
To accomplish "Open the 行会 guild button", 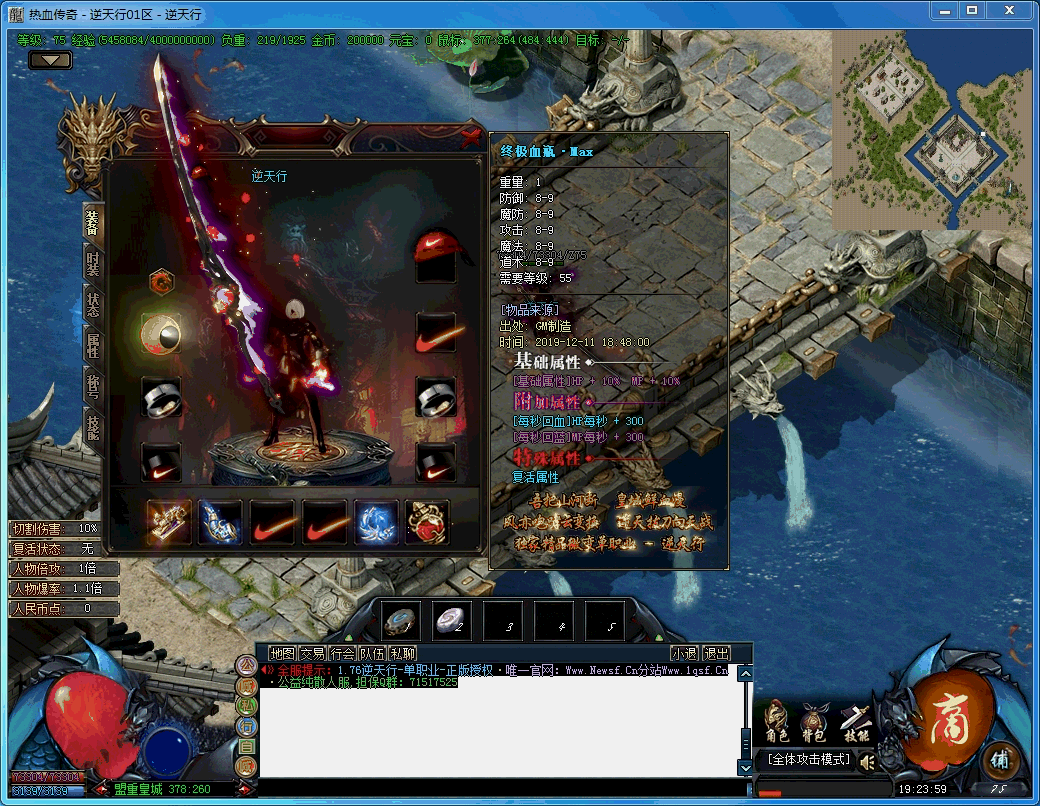I will point(343,653).
